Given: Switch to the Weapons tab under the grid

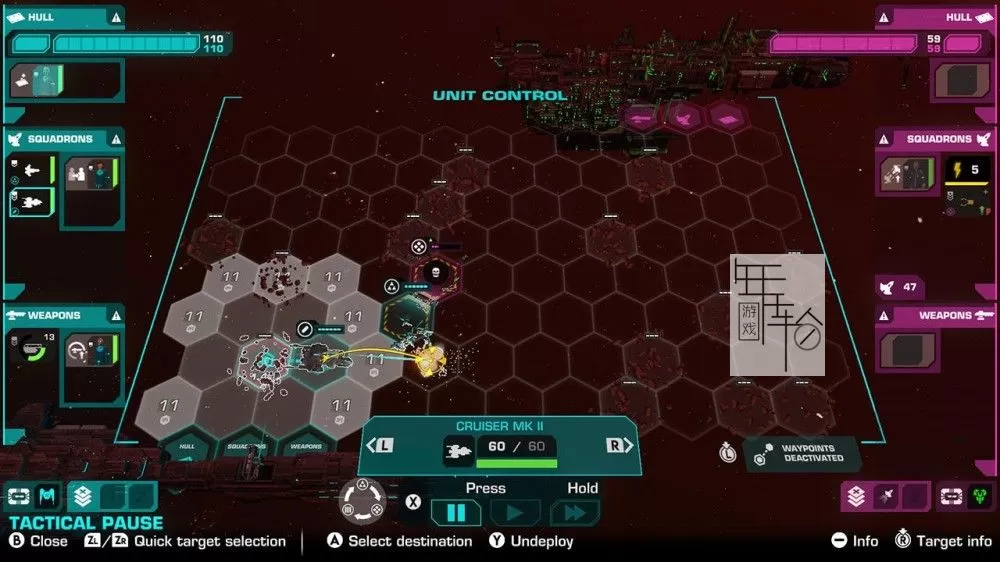Looking at the screenshot, I should click(306, 446).
